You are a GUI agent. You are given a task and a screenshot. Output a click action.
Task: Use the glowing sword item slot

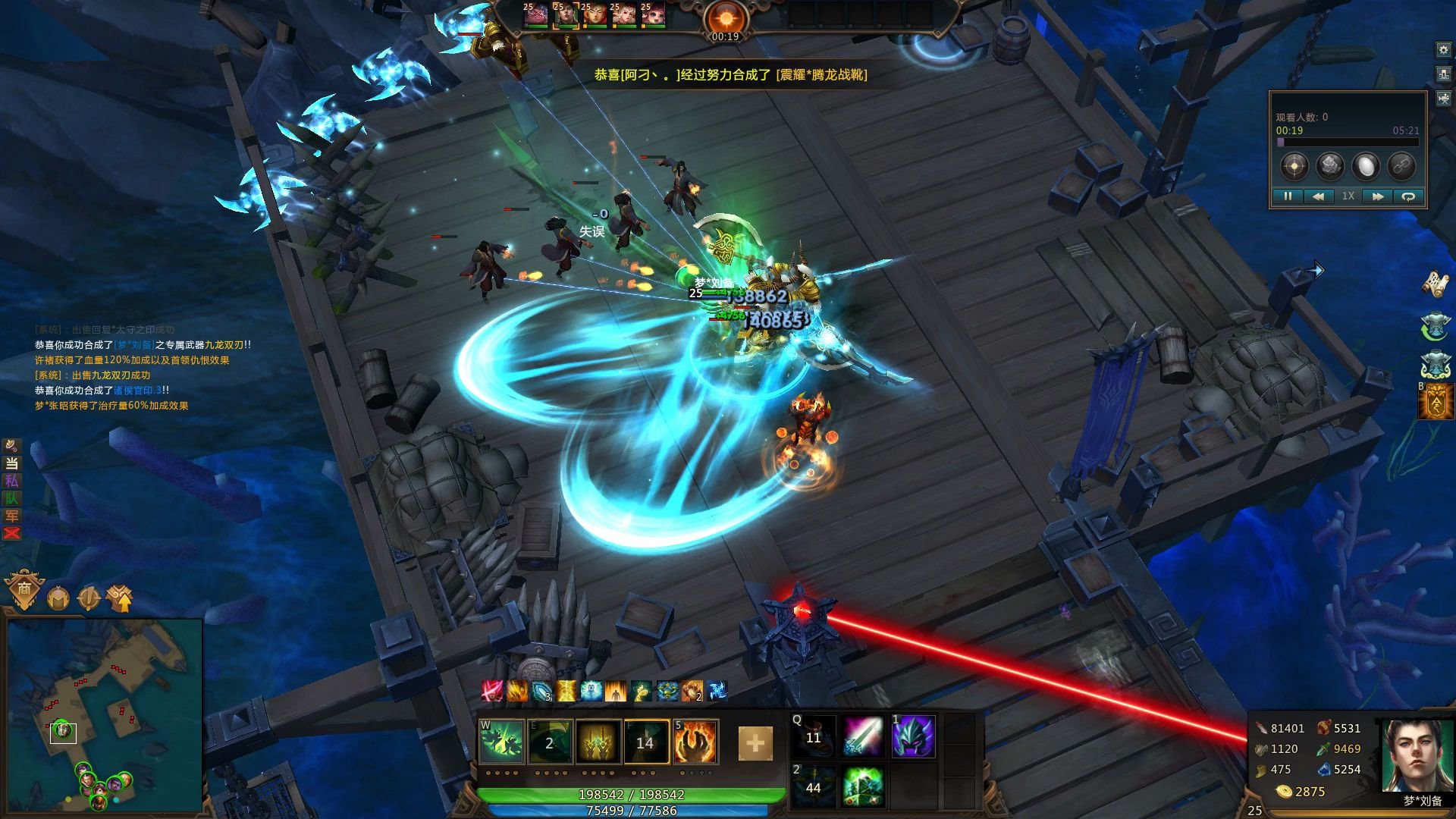click(x=863, y=736)
